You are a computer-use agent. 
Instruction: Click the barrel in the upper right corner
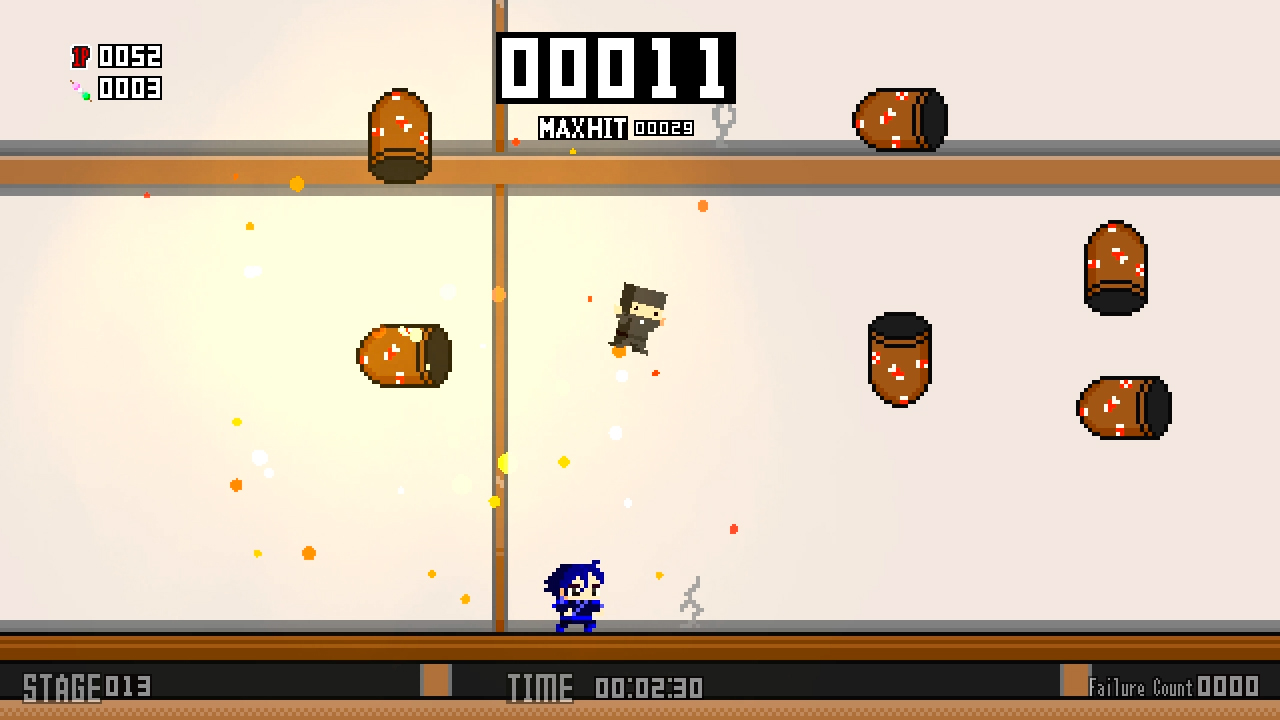(1115, 265)
